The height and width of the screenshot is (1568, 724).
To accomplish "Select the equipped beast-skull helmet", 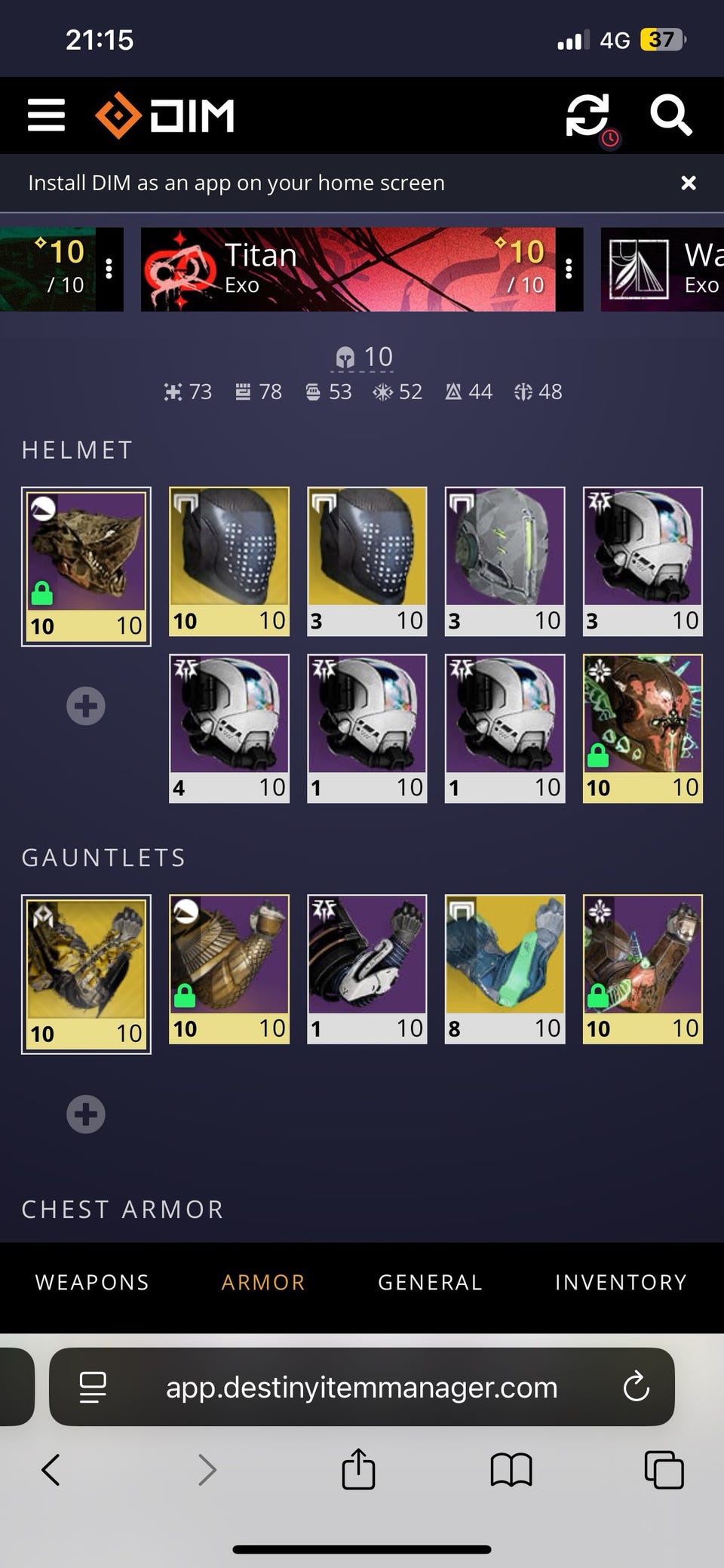I will click(x=86, y=566).
